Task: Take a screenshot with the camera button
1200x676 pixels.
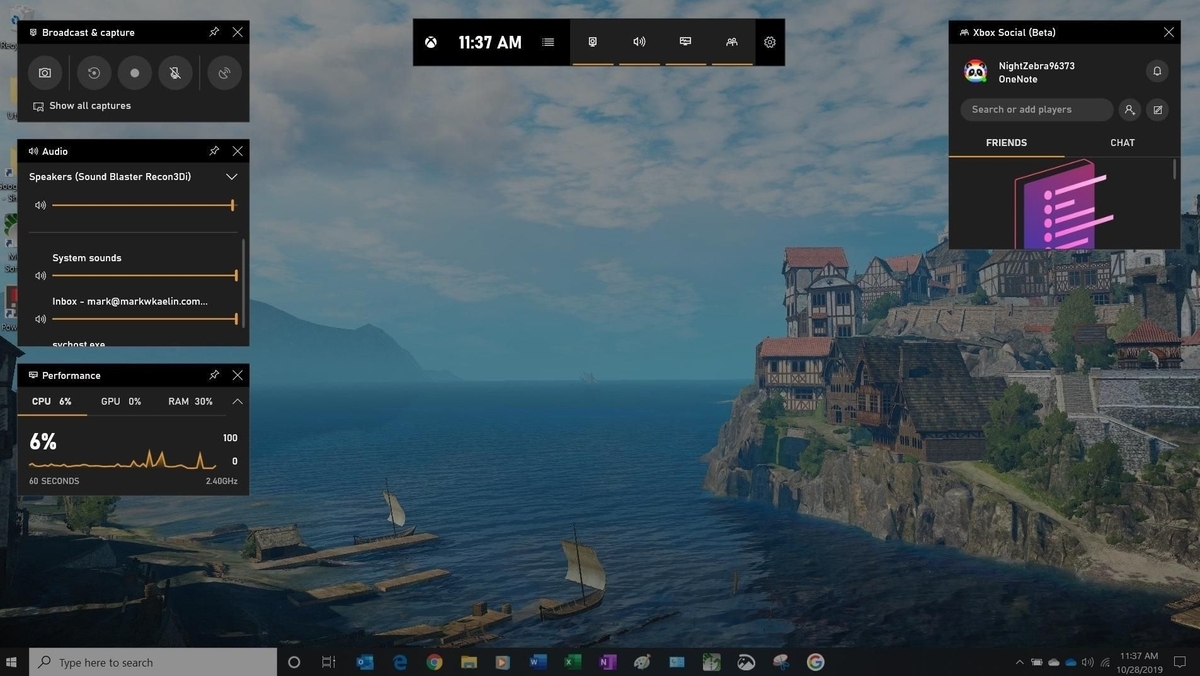Action: pos(45,73)
